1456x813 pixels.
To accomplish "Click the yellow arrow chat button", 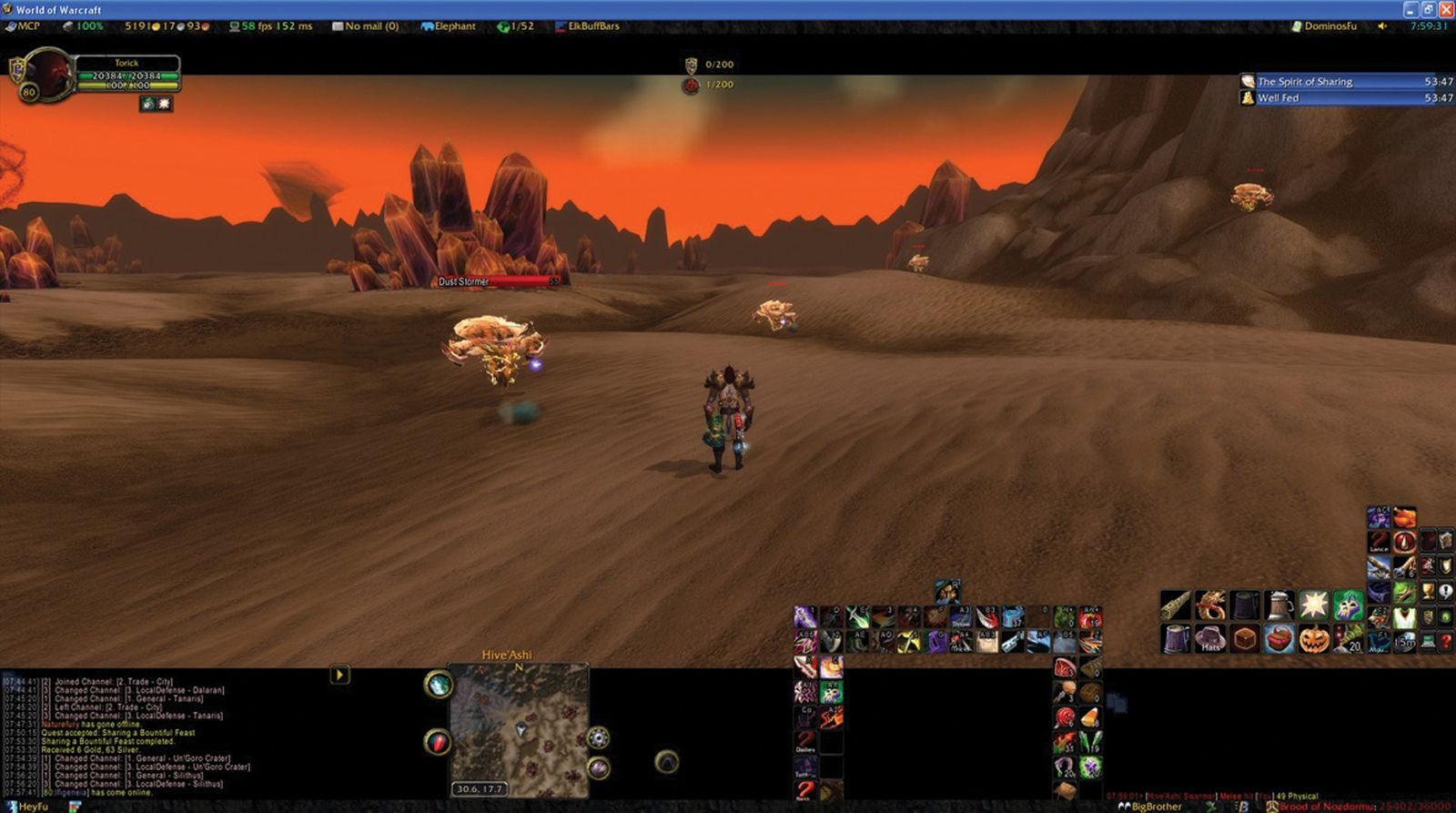I will [339, 675].
